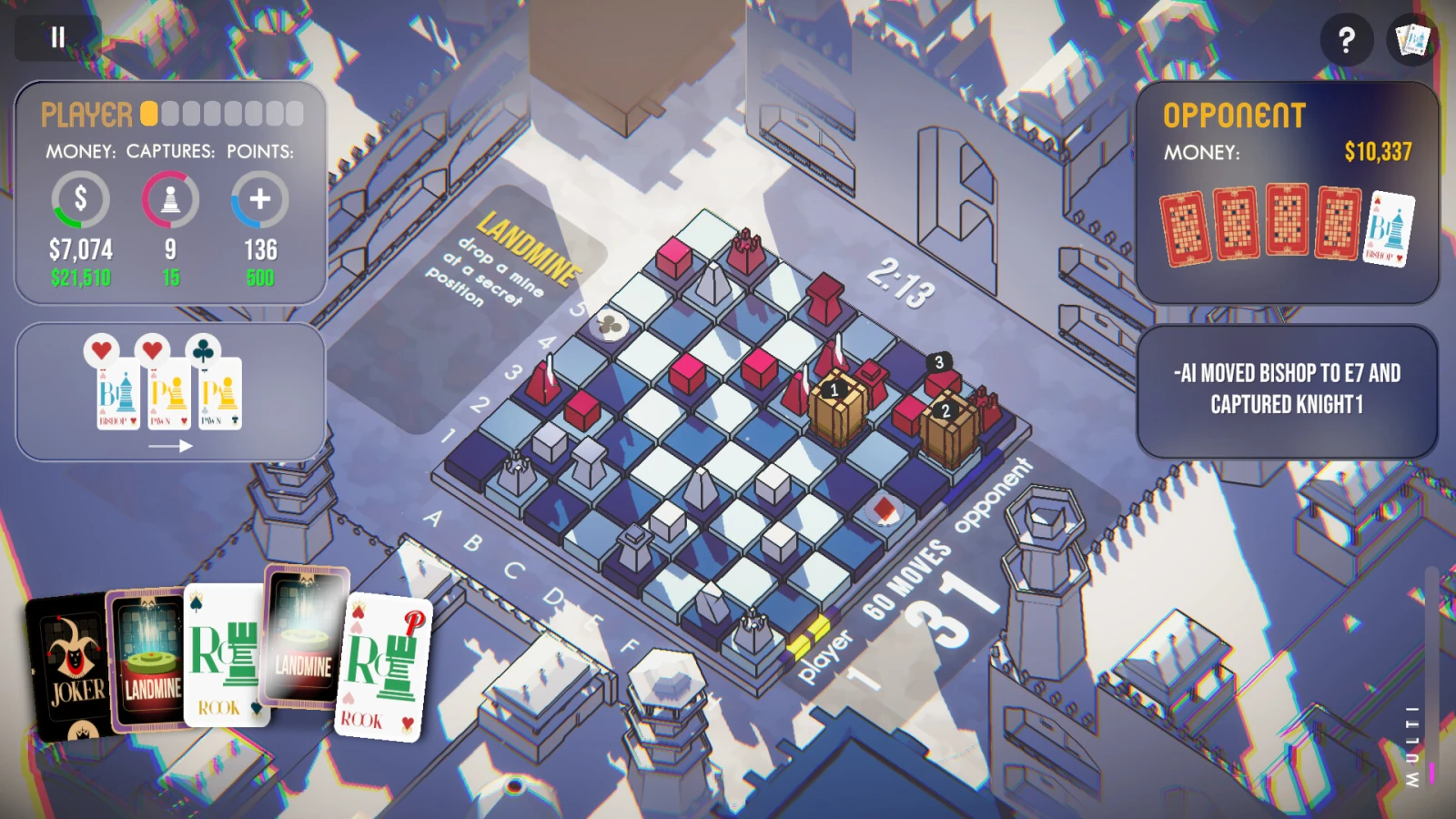1456x819 pixels.
Task: Click the dollar sign money icon
Action: pos(80,198)
